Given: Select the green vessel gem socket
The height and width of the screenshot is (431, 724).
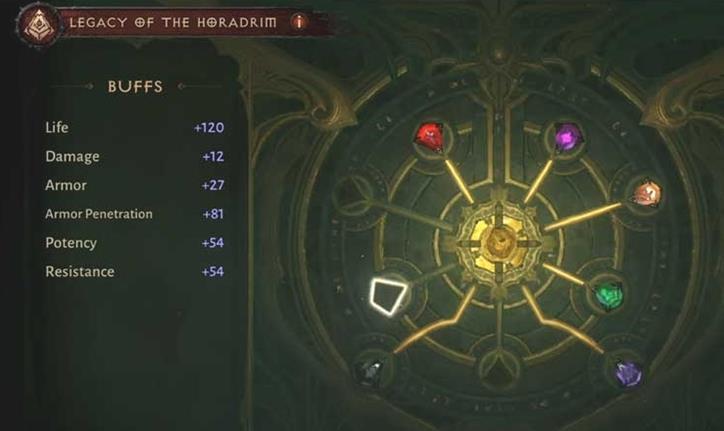Looking at the screenshot, I should pyautogui.click(x=608, y=294).
